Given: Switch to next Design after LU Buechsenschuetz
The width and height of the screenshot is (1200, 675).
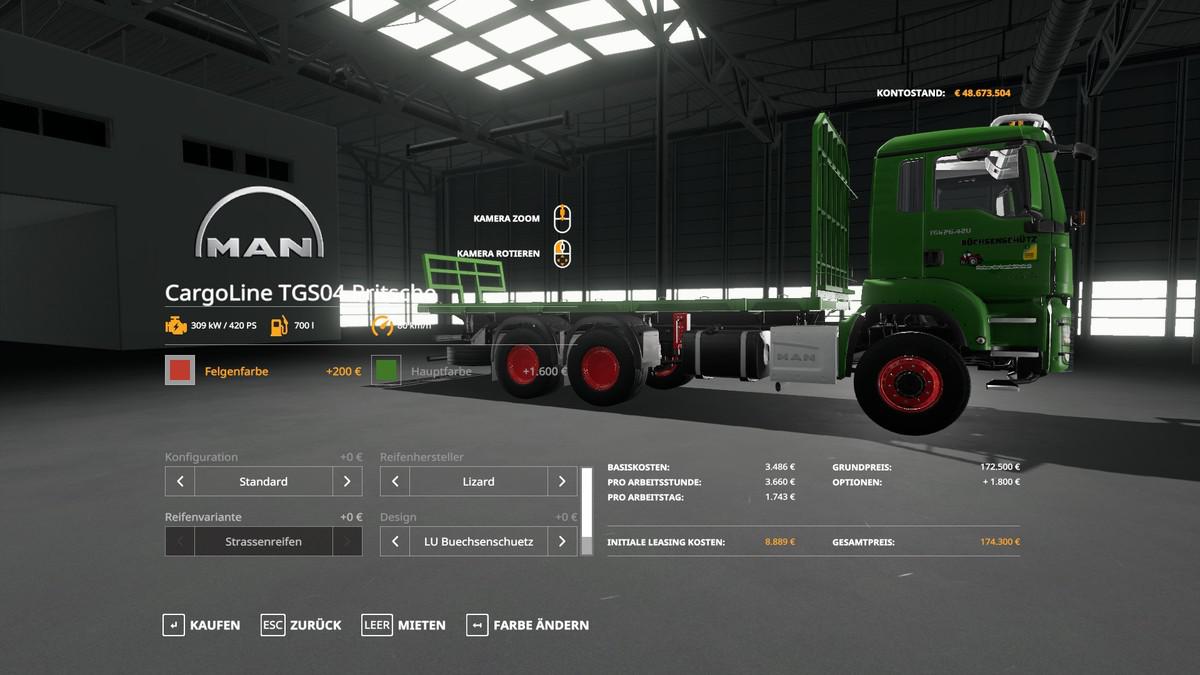Looking at the screenshot, I should pyautogui.click(x=562, y=541).
